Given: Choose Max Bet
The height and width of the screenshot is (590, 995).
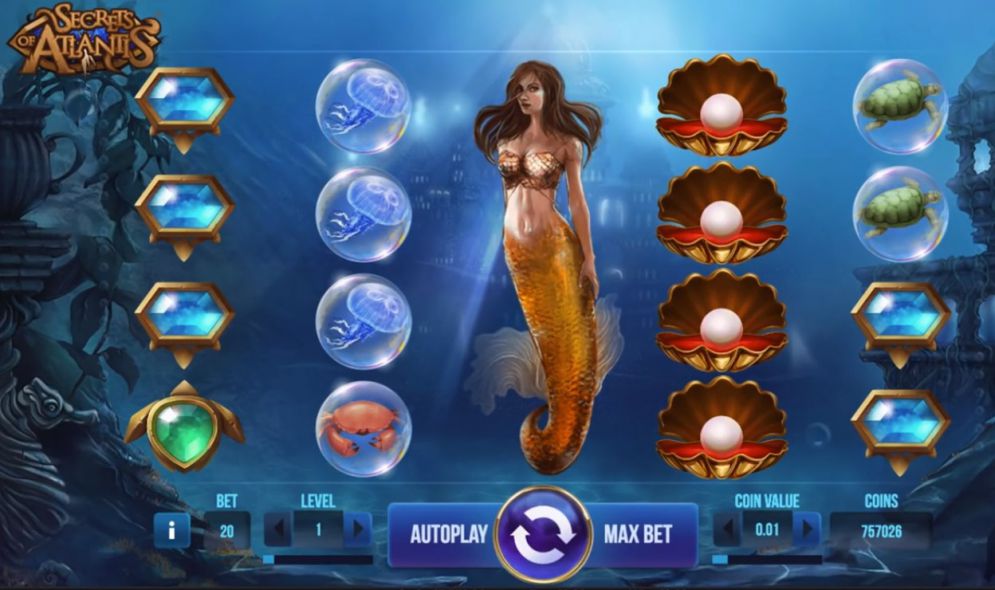Looking at the screenshot, I should pyautogui.click(x=637, y=533).
